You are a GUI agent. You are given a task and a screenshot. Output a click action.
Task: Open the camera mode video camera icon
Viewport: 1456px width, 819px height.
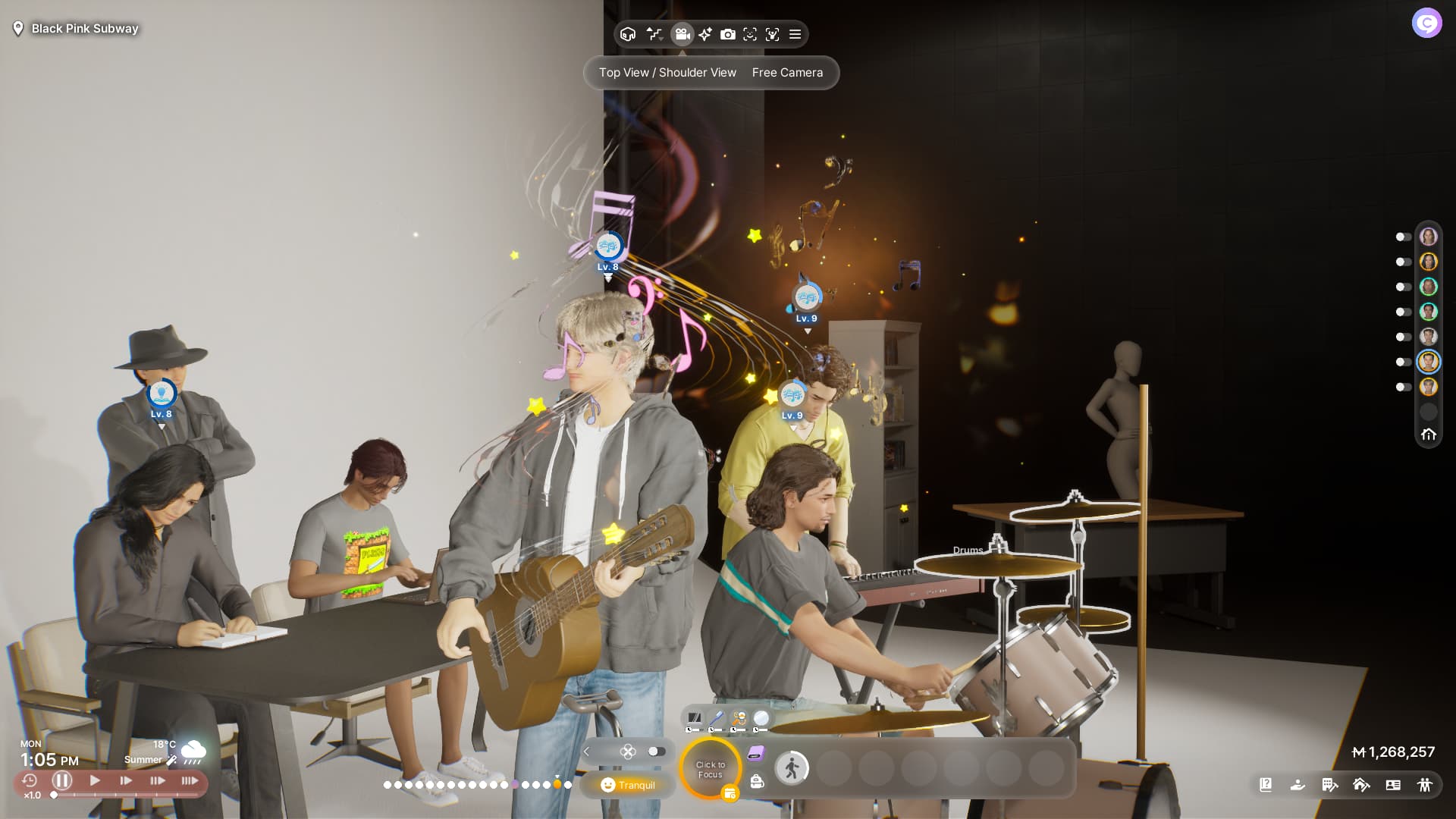(682, 34)
